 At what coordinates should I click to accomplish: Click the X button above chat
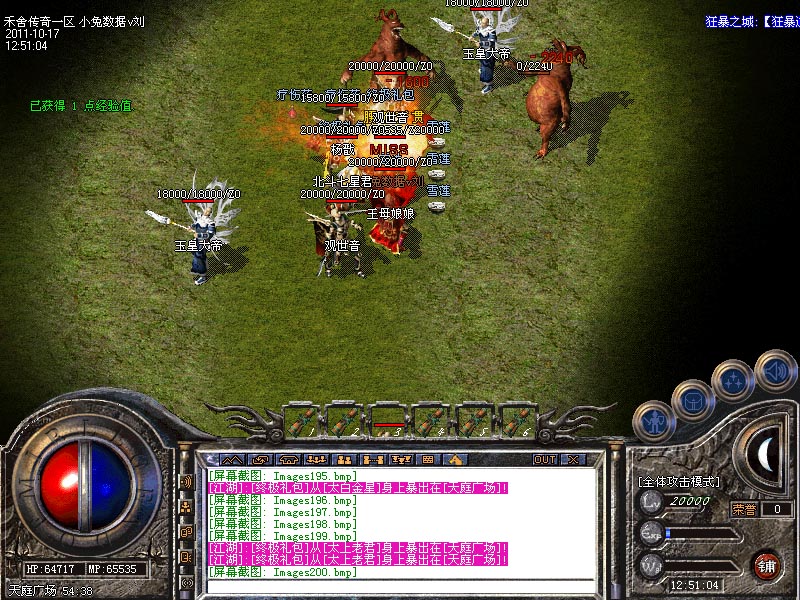(x=573, y=460)
